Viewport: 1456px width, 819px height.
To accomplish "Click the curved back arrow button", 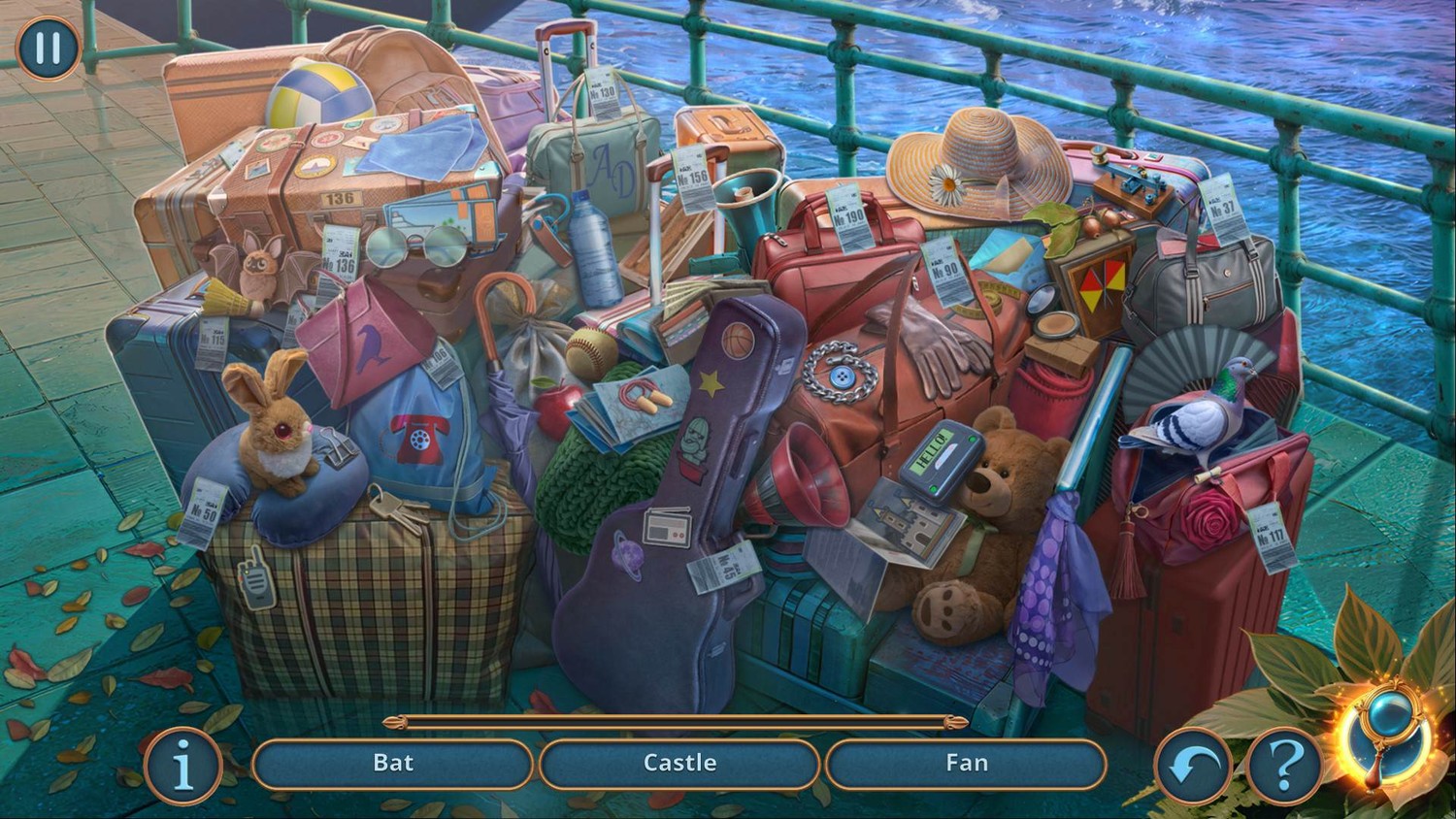I will (x=1193, y=767).
